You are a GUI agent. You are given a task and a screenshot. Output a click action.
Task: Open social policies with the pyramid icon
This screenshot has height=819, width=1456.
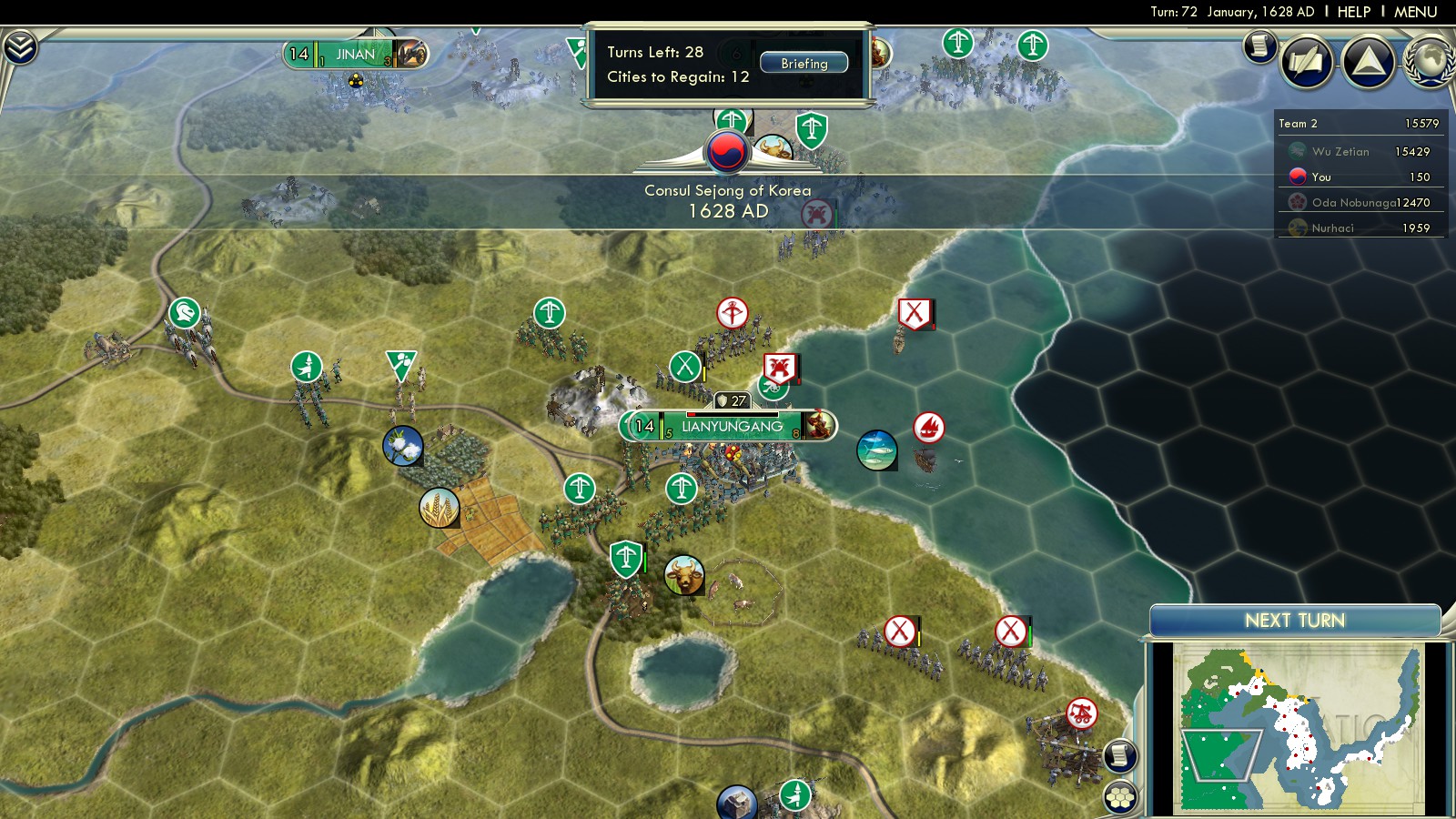[x=1368, y=62]
